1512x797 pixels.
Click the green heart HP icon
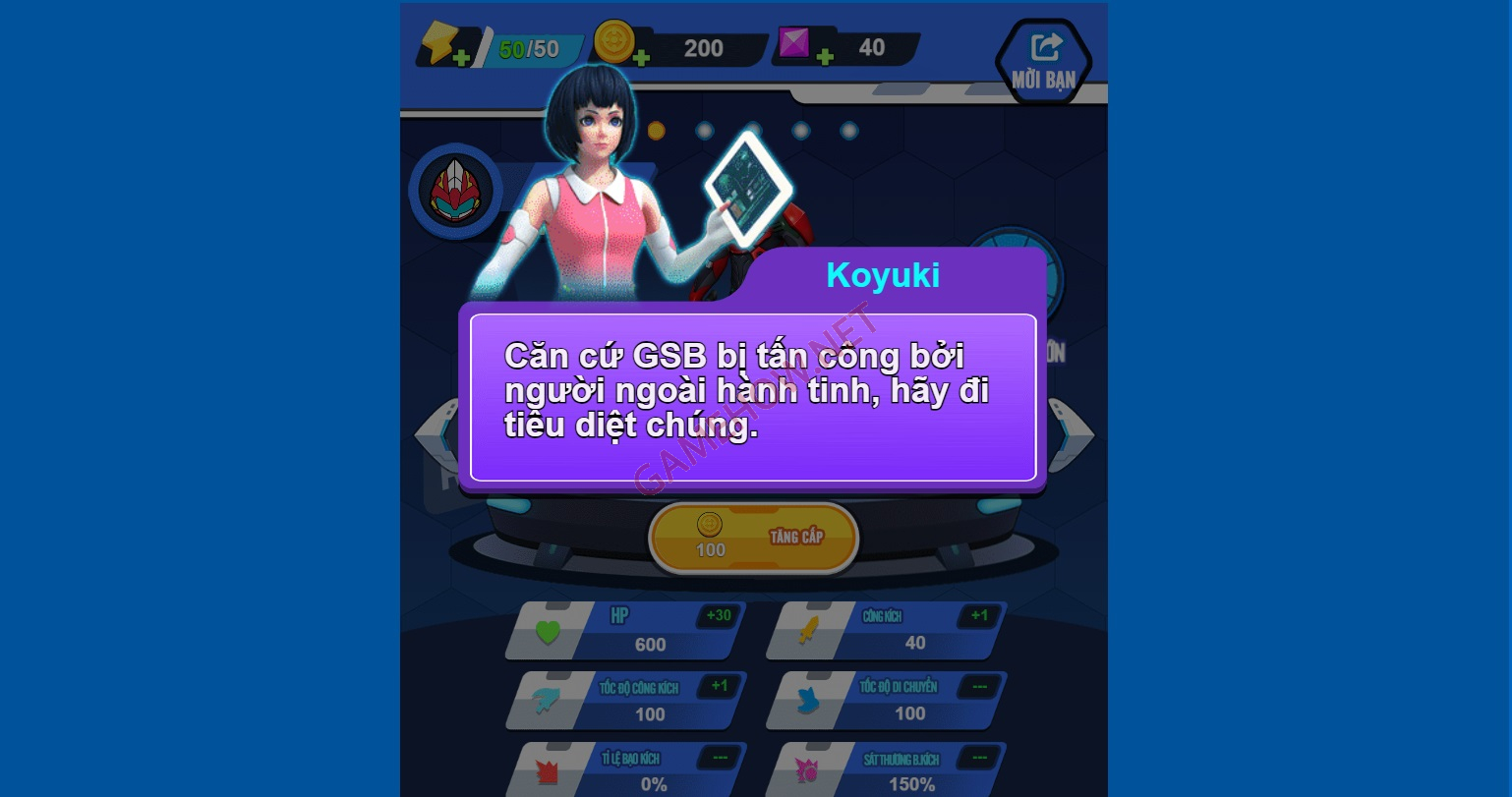550,630
